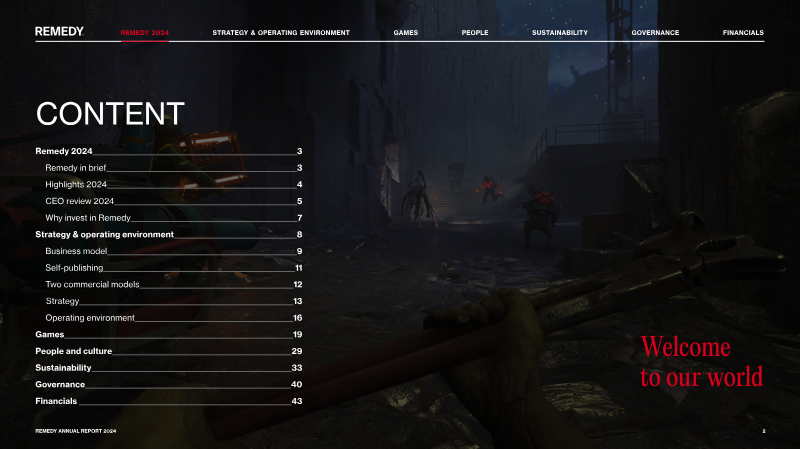Choose the Financials entry in the contents list
800x449 pixels.
coord(56,401)
